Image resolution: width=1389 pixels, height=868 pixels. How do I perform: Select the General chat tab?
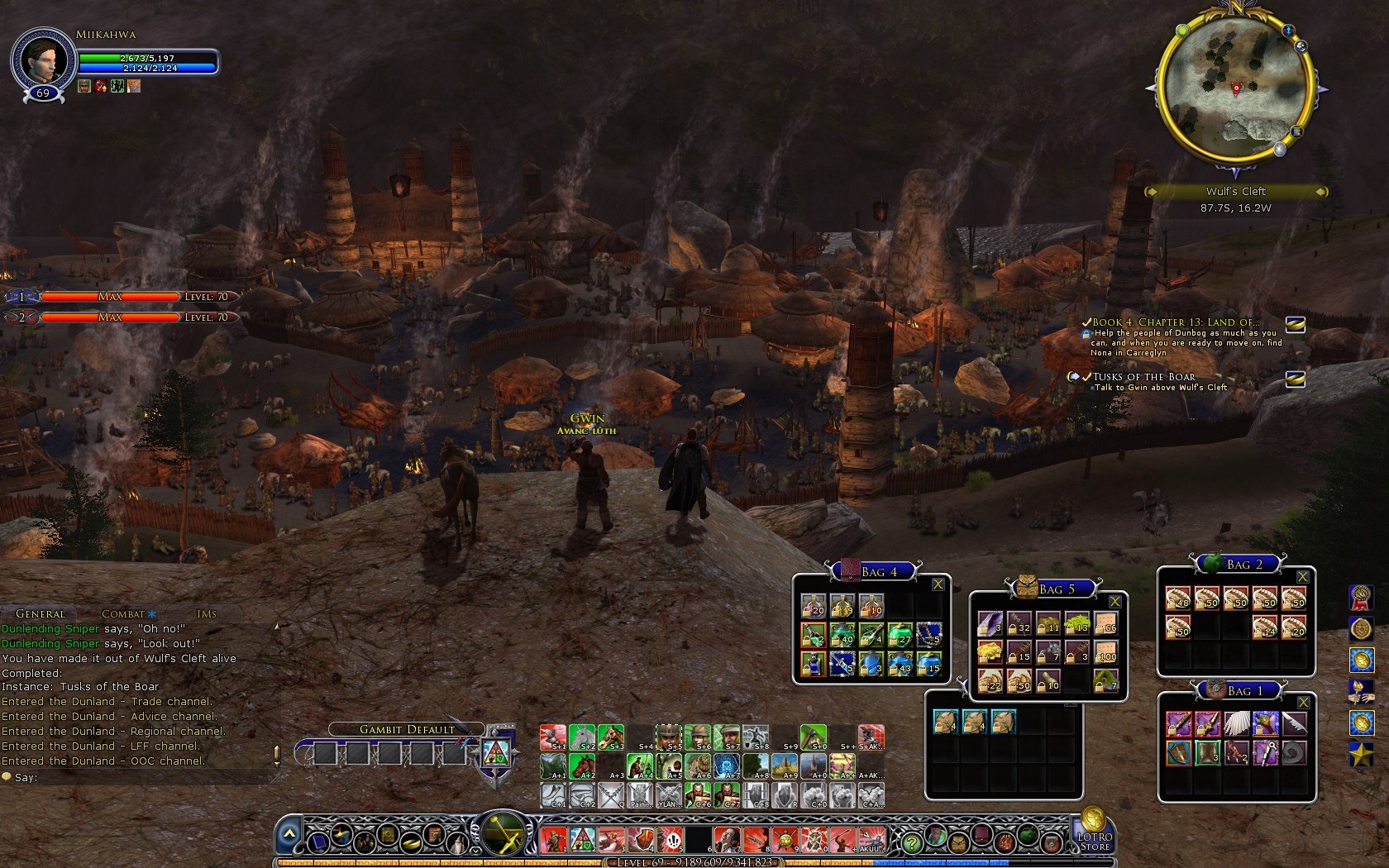[x=40, y=613]
